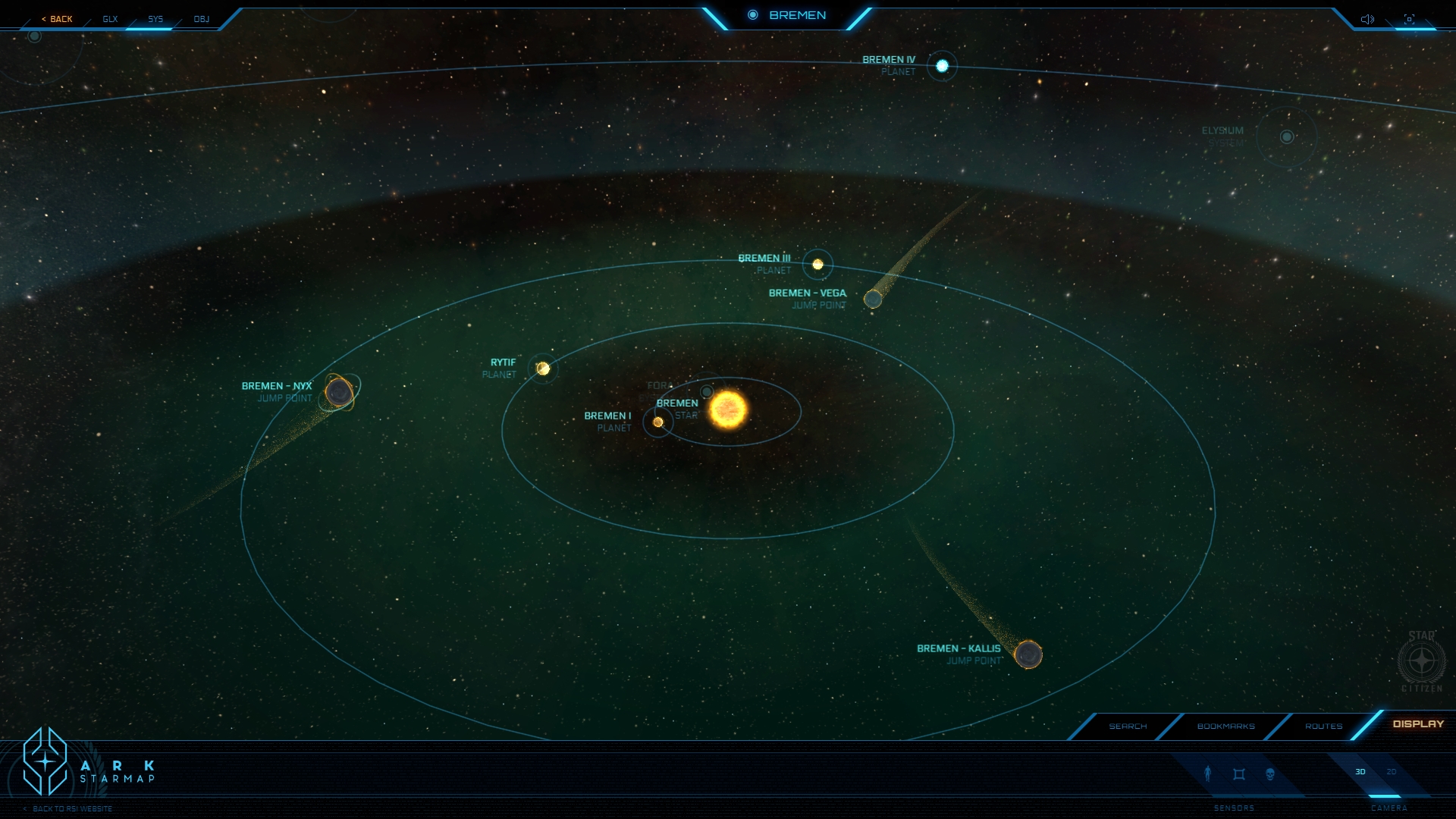
Task: Follow the Back to RSI Website link
Action: pos(72,809)
